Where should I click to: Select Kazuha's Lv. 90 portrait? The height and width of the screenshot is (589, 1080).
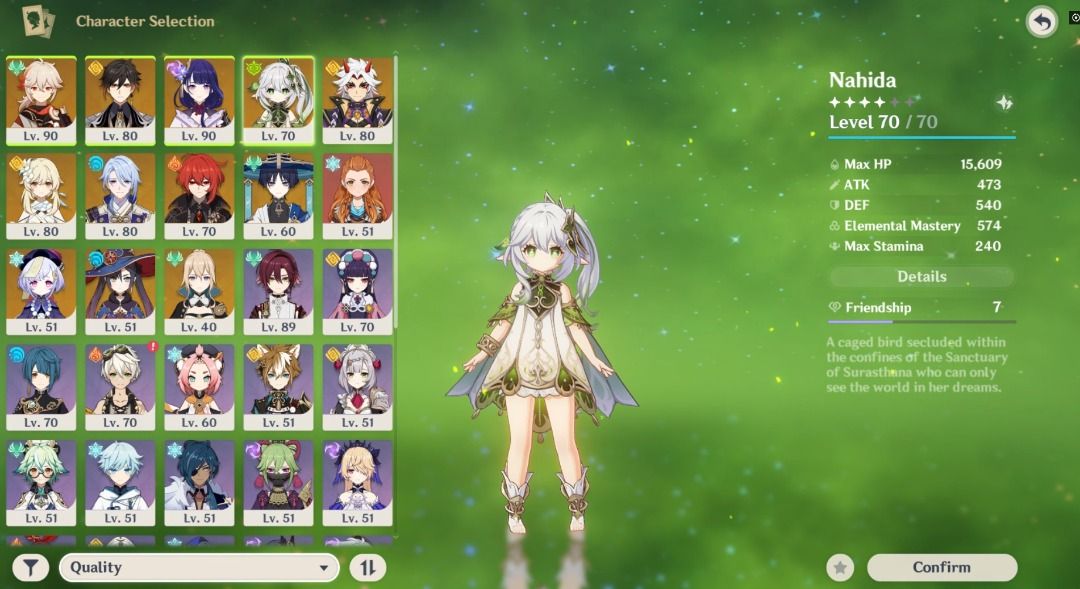click(41, 100)
